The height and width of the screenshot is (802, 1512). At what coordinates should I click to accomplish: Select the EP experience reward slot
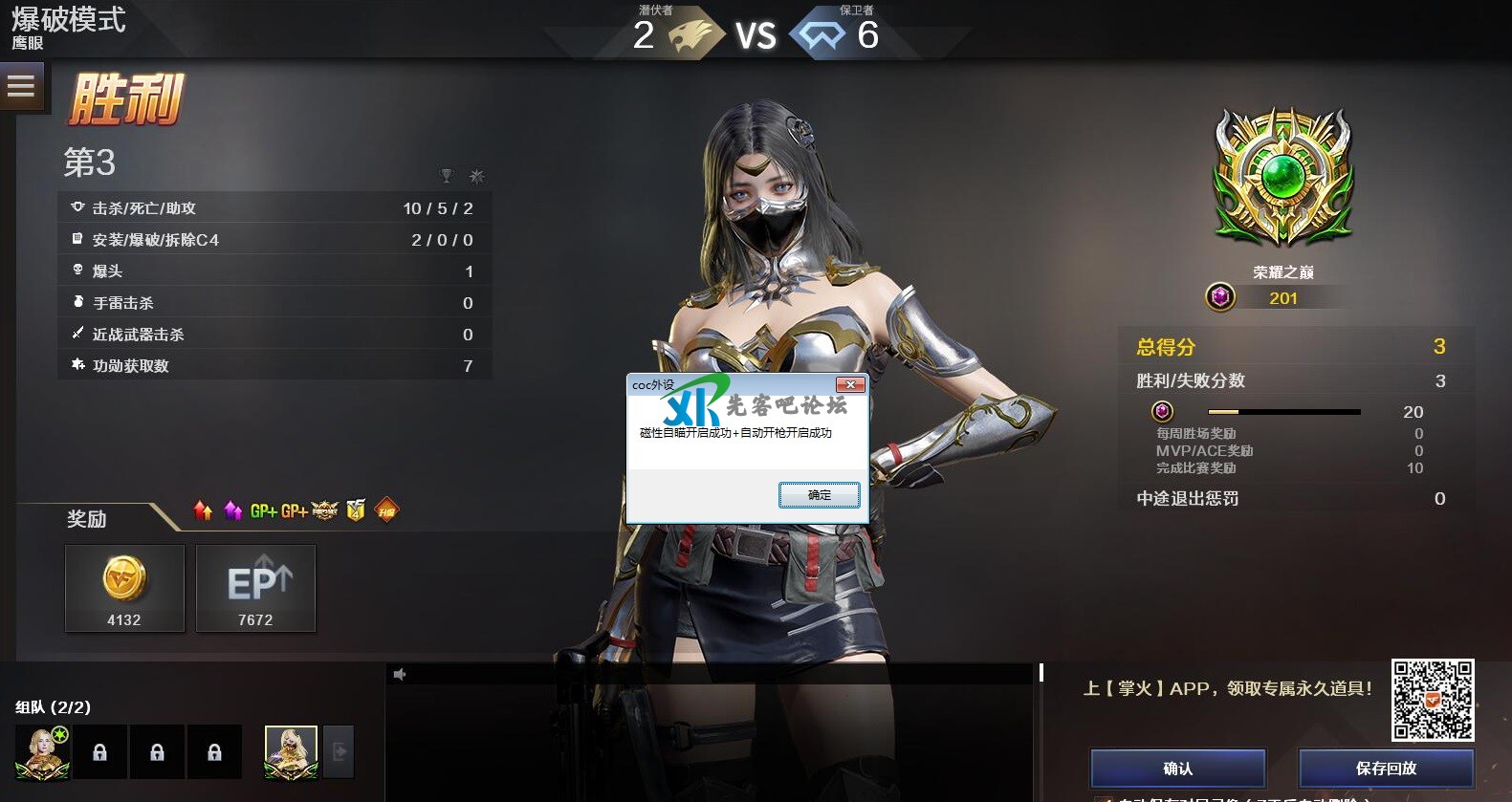tap(255, 588)
